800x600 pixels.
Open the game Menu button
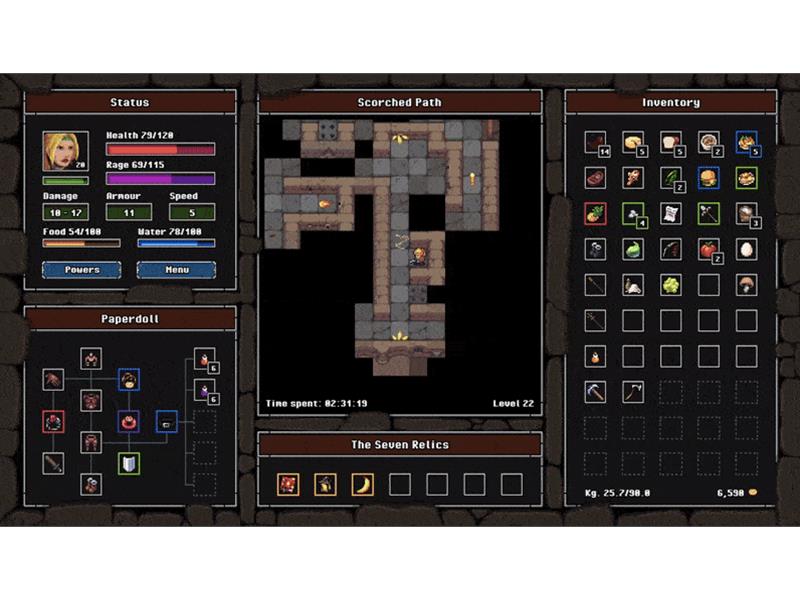[x=176, y=270]
